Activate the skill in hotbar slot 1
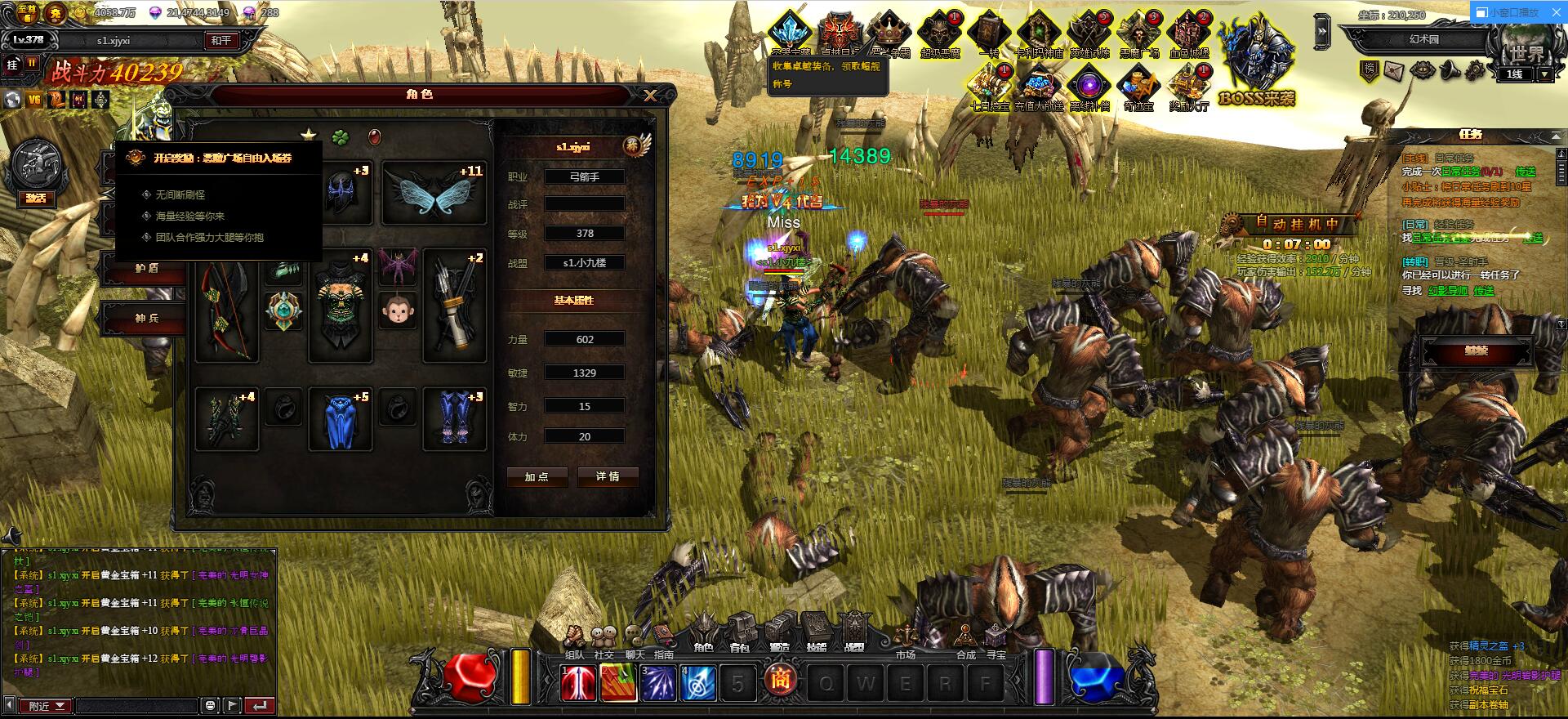This screenshot has width=1568, height=719. (578, 682)
